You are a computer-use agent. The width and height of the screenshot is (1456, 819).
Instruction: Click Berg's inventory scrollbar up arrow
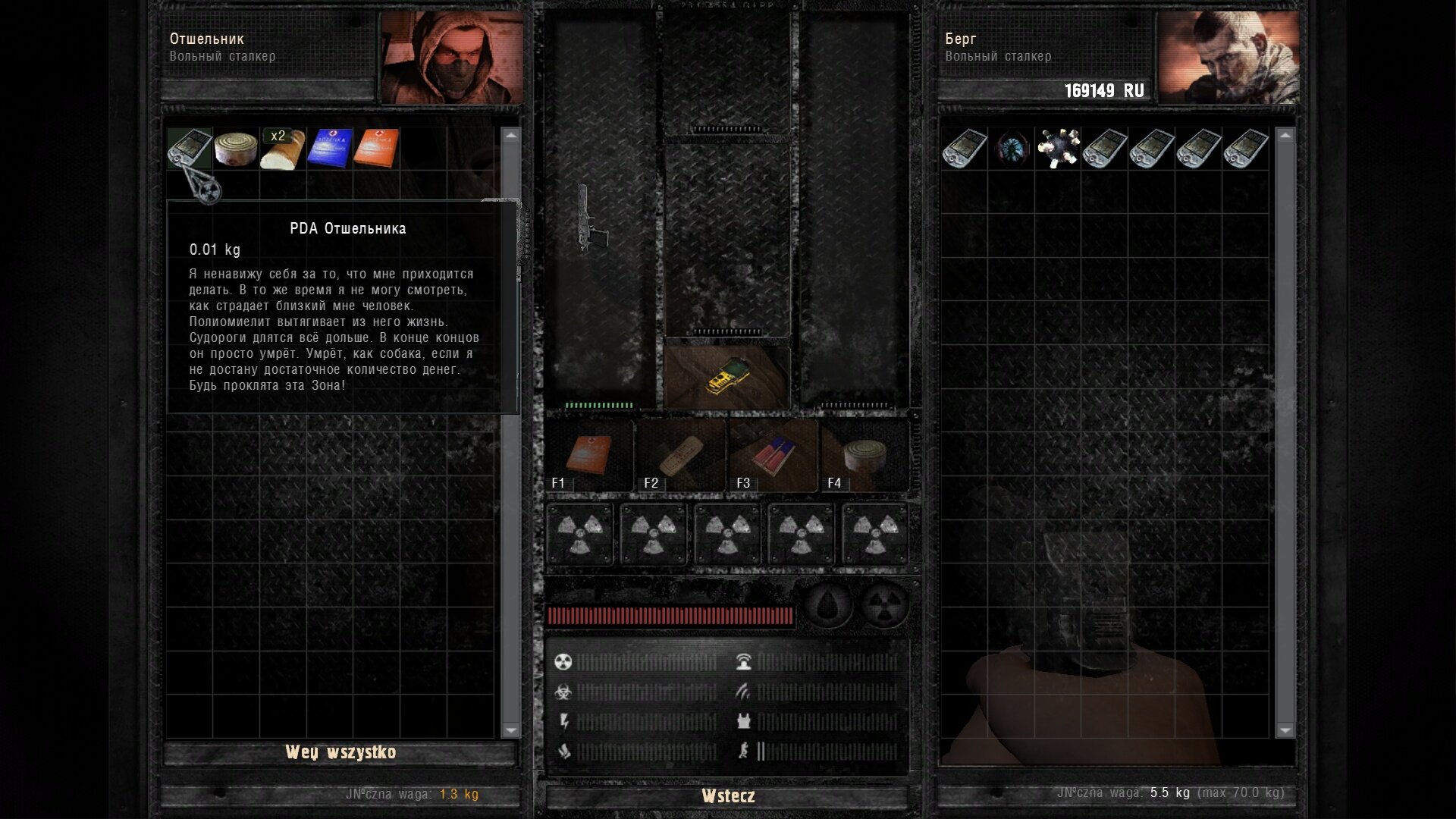click(1285, 136)
